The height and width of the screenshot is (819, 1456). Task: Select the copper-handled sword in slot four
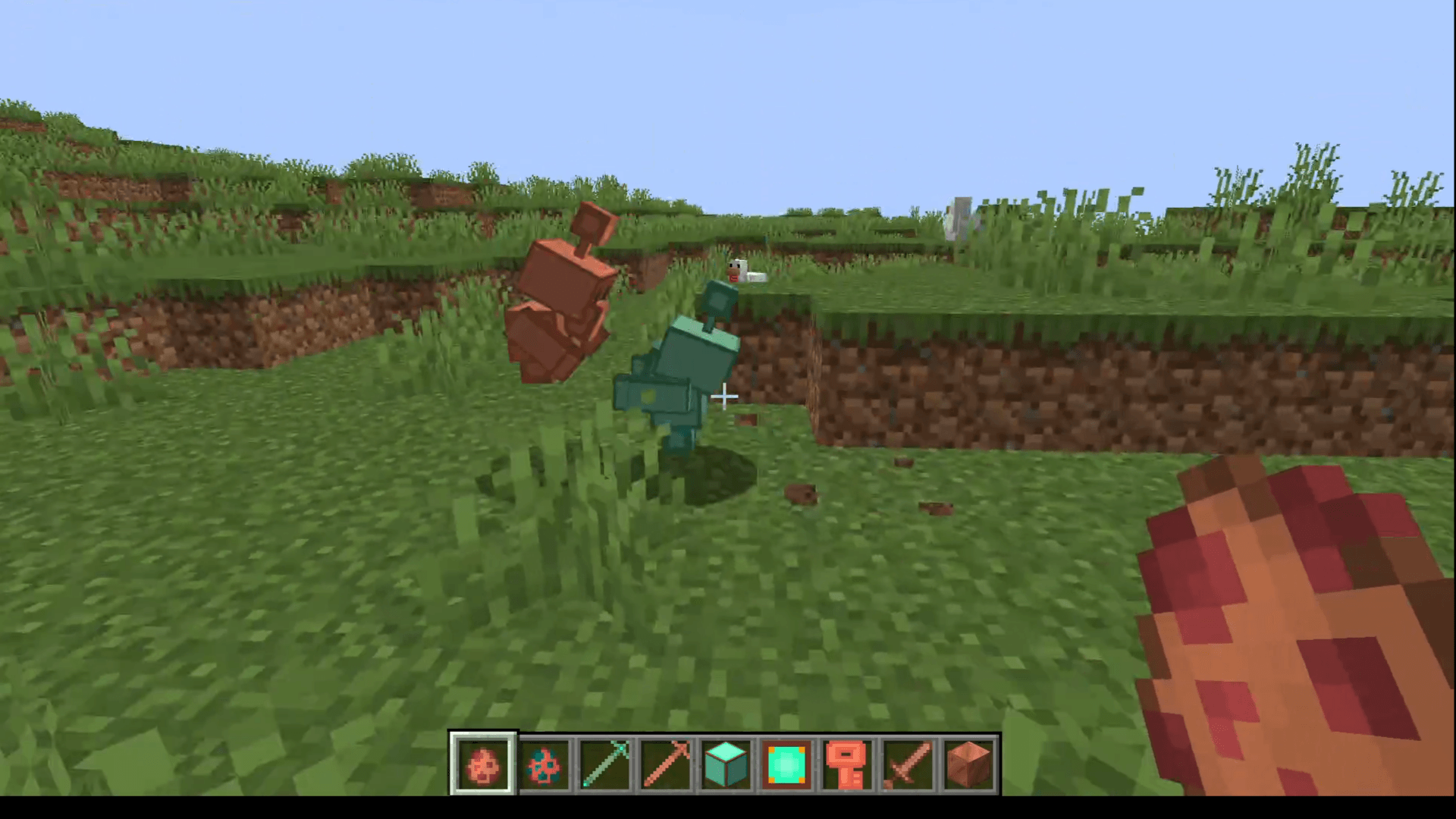[665, 764]
